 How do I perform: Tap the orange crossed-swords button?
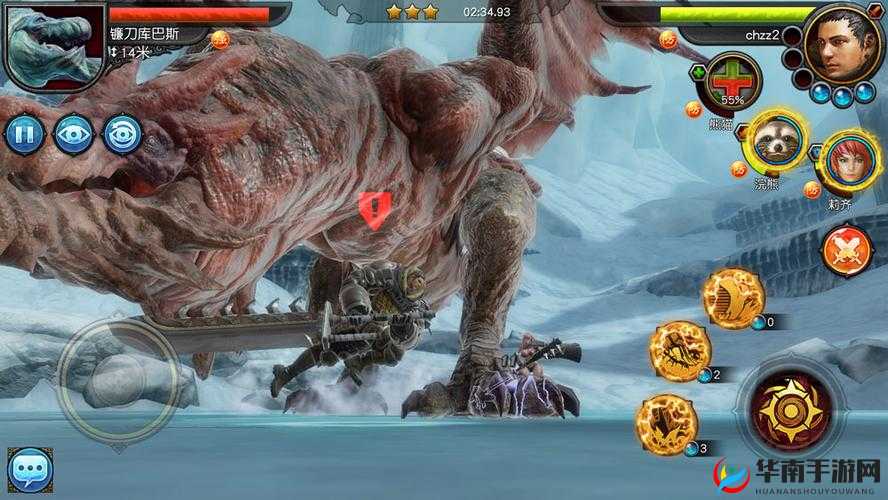(846, 250)
